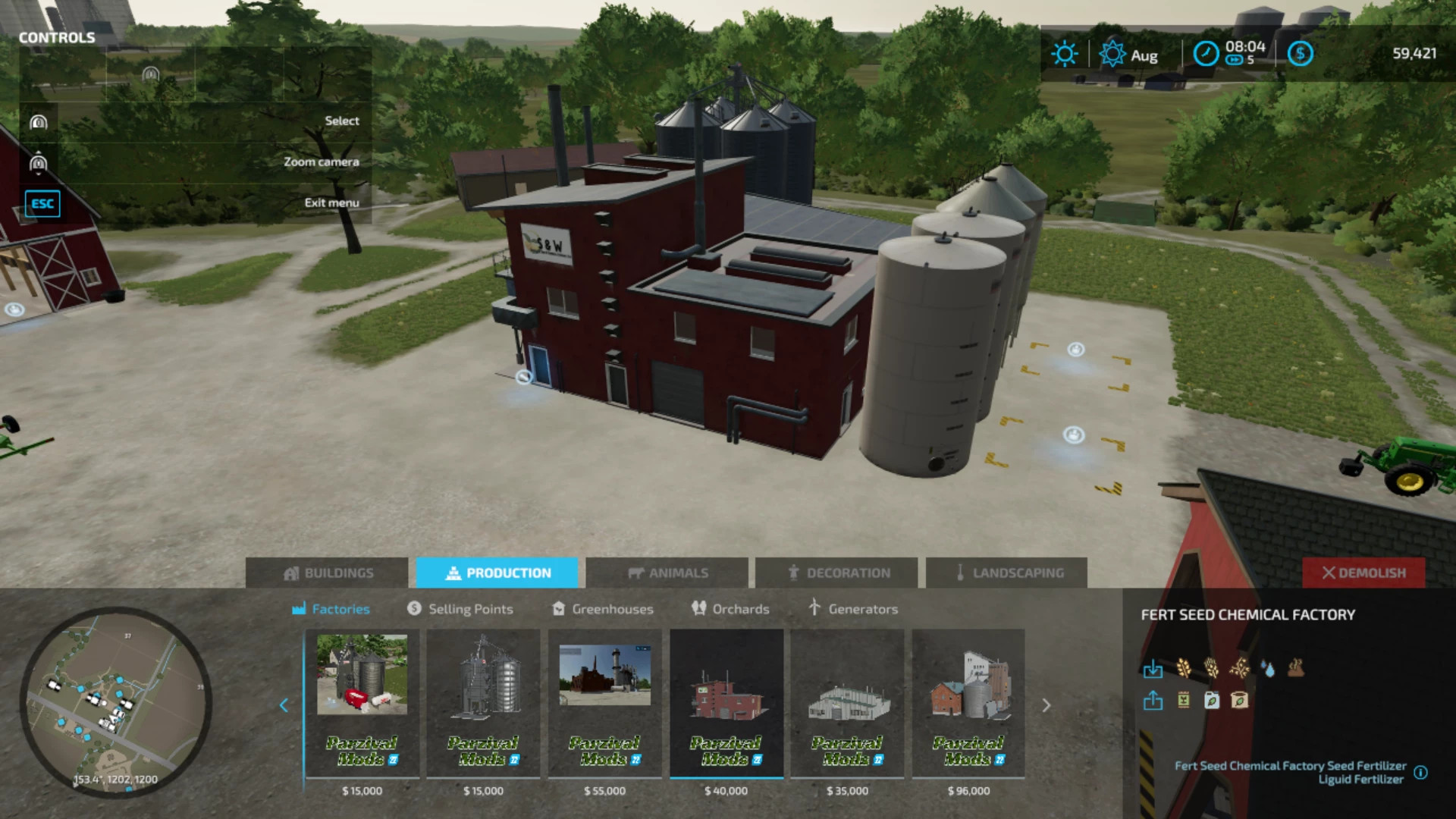
Task: Expand factory list with right arrow chevron
Action: coord(1046,705)
